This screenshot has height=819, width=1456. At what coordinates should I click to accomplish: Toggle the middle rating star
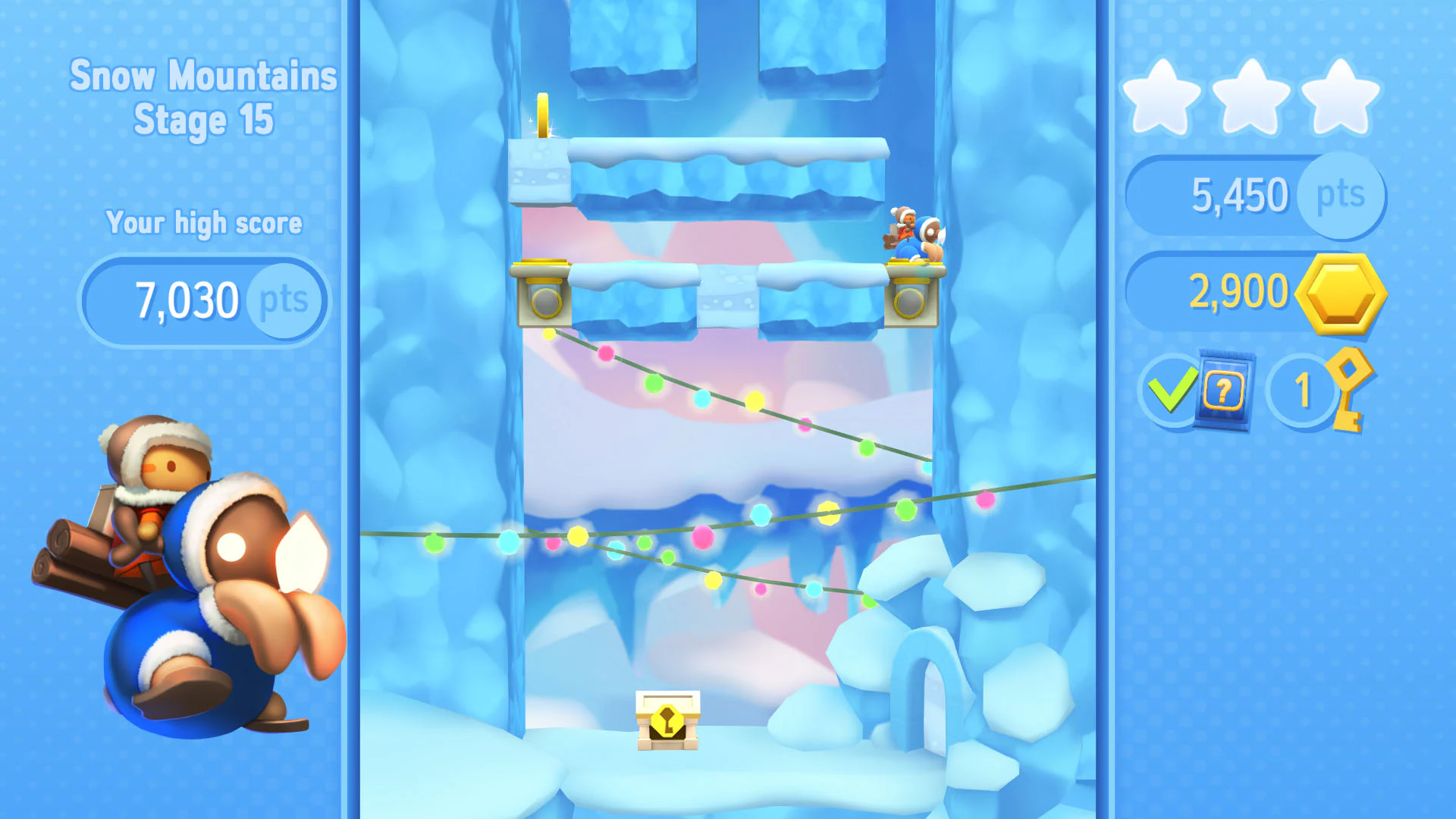1251,95
